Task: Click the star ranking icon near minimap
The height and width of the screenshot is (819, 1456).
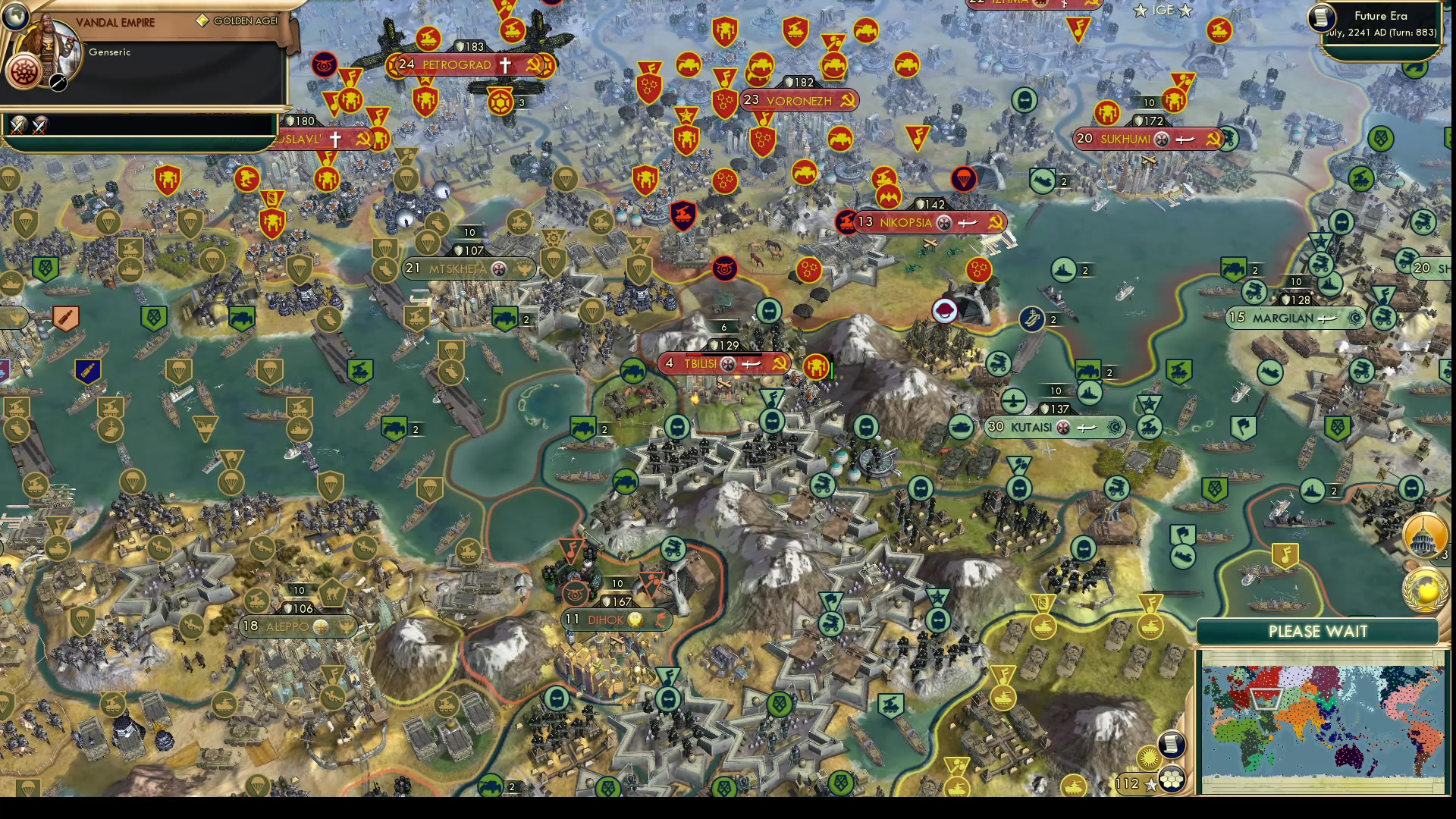Action: (1151, 786)
